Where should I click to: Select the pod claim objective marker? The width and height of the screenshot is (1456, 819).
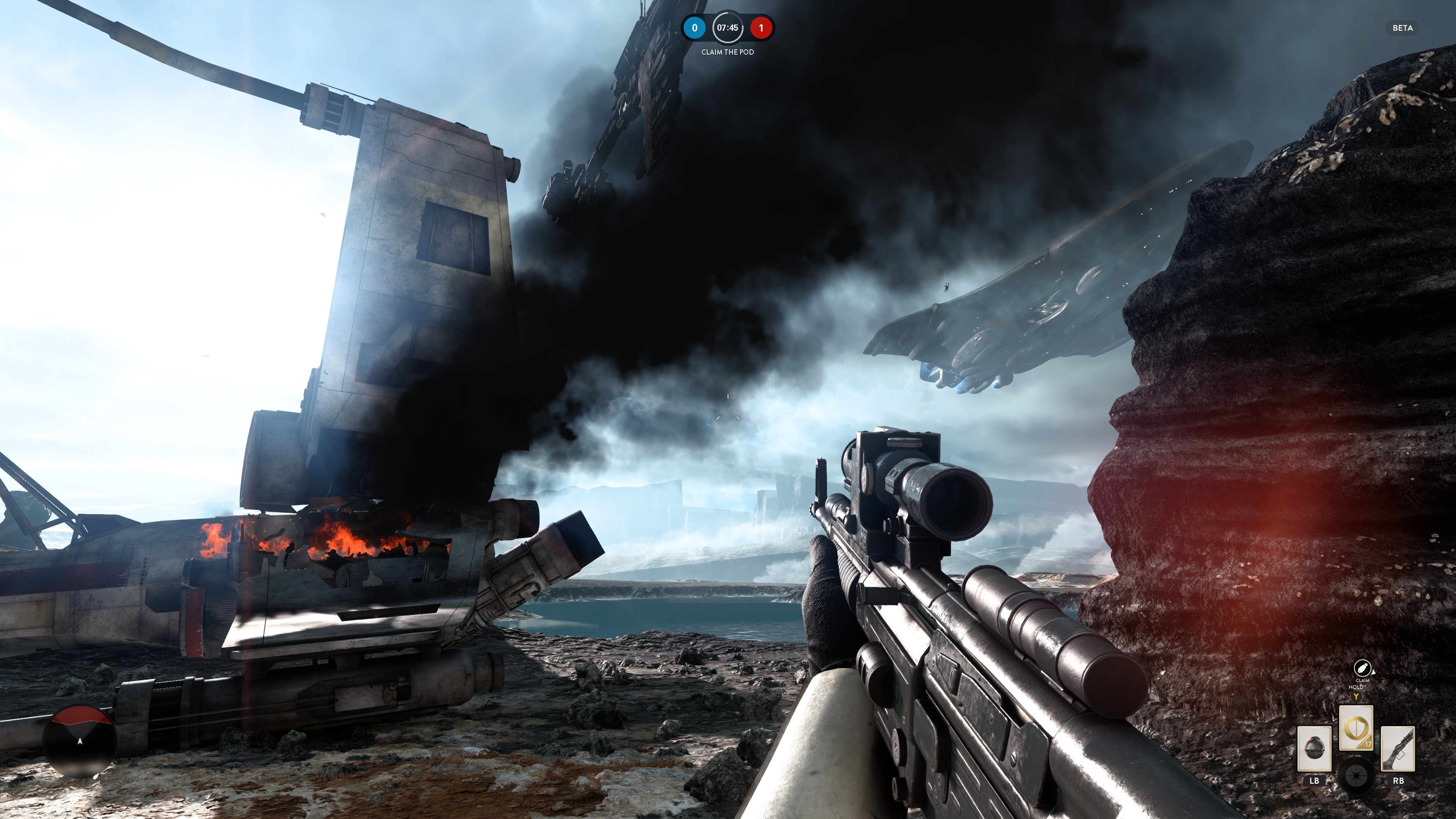point(1362,667)
